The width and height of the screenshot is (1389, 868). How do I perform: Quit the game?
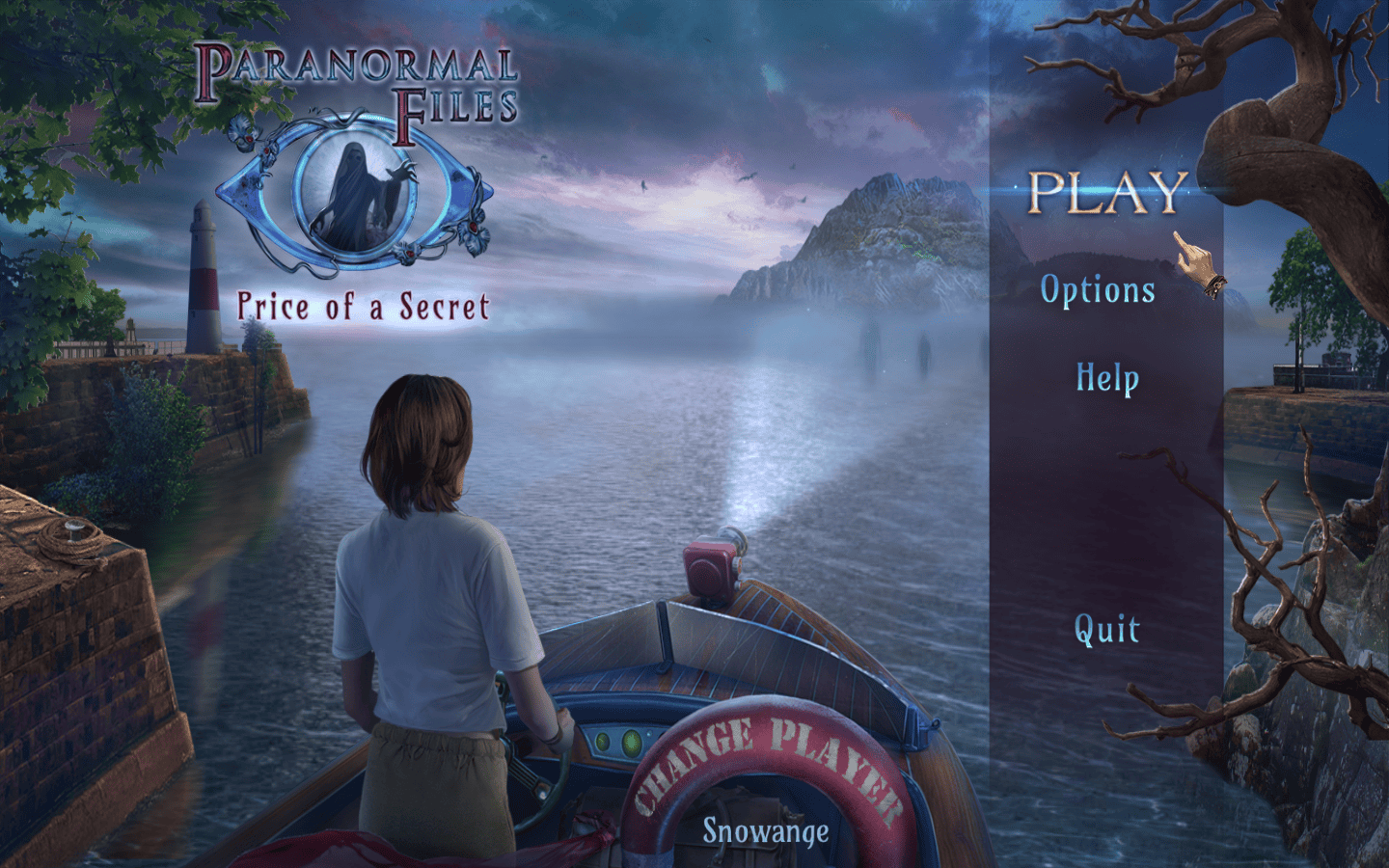coord(1106,630)
